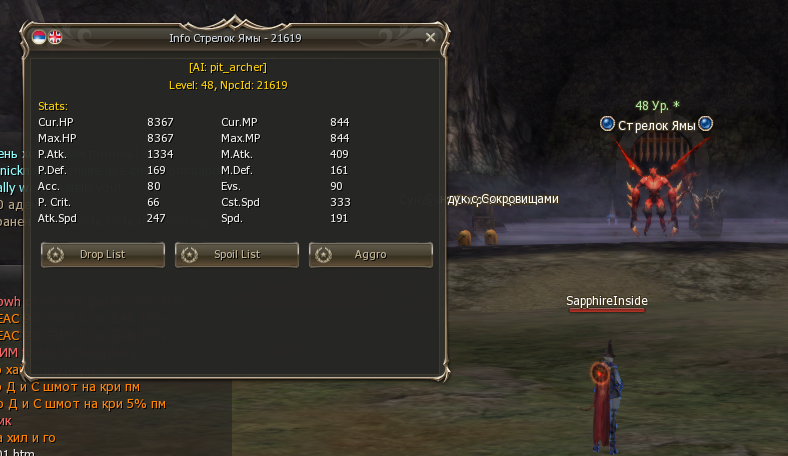
Task: Select the red-blue-white striped flag language icon
Action: coord(39,37)
